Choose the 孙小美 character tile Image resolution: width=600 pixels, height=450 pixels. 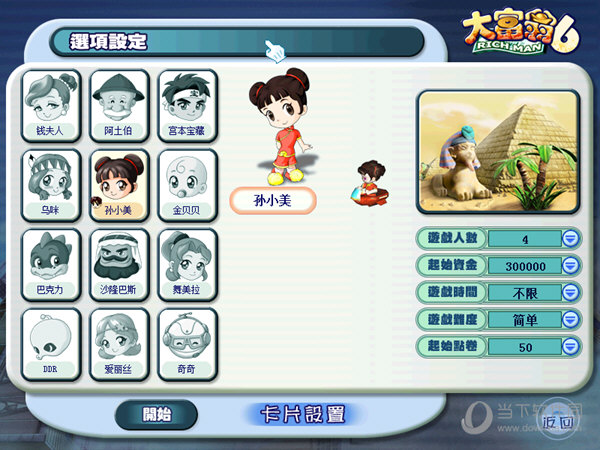(119, 184)
